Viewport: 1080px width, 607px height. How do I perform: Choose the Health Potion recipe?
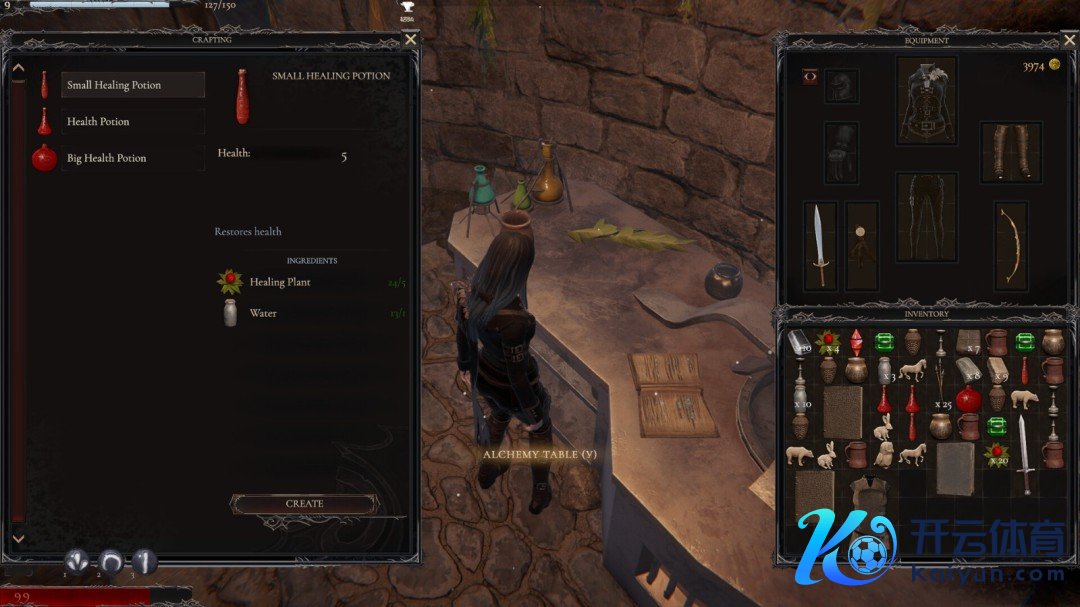[x=132, y=122]
